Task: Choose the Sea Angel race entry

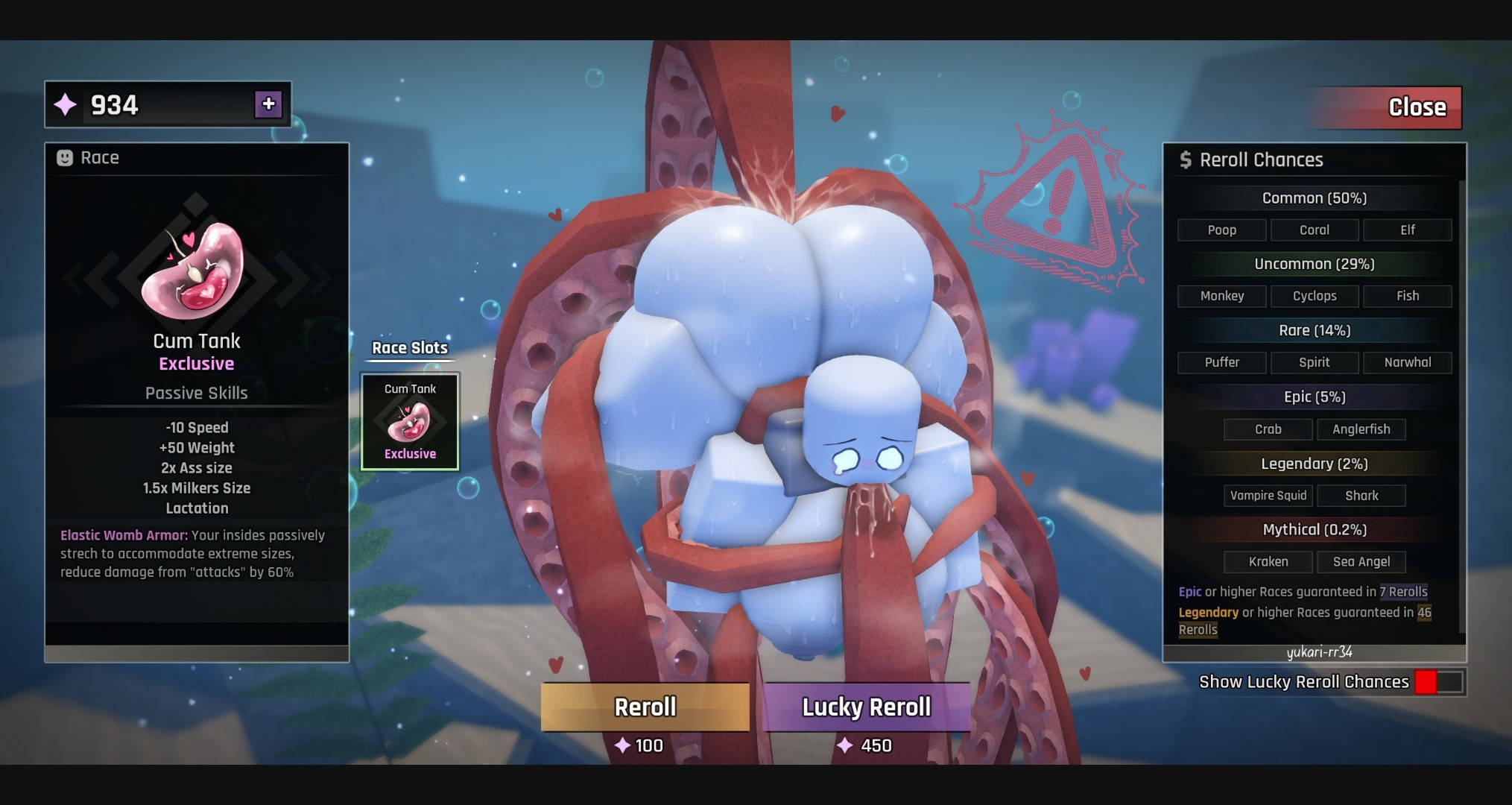Action: click(x=1361, y=562)
